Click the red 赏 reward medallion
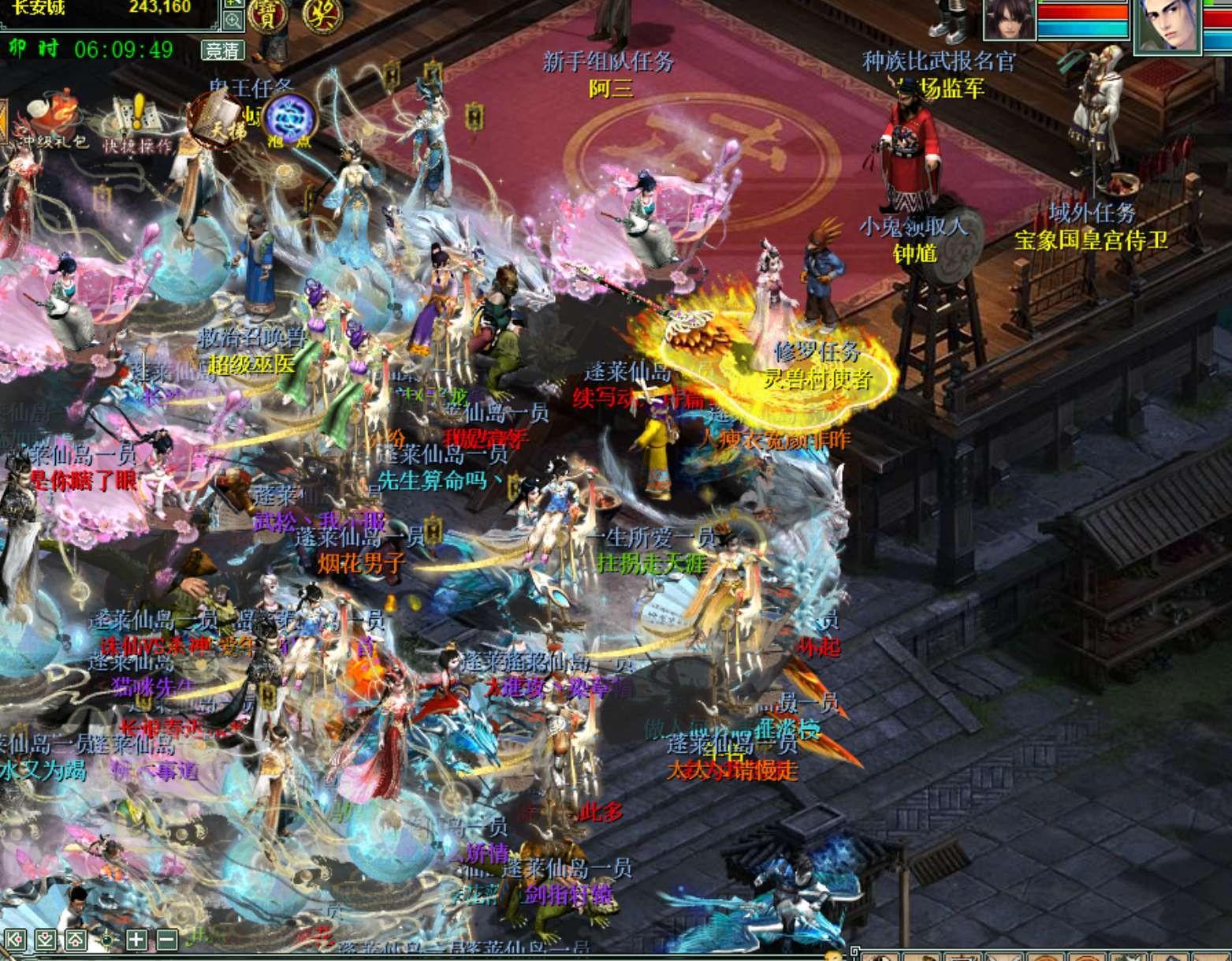The height and width of the screenshot is (961, 1232). point(268,14)
